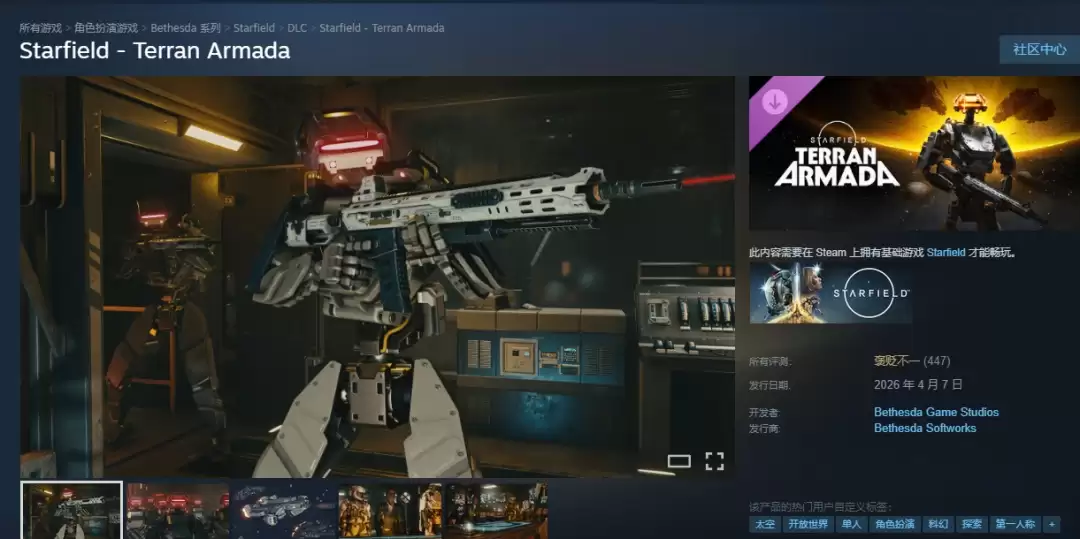Choose the 开放世界 tag
Screen dimensions: 1080x539
[808, 524]
